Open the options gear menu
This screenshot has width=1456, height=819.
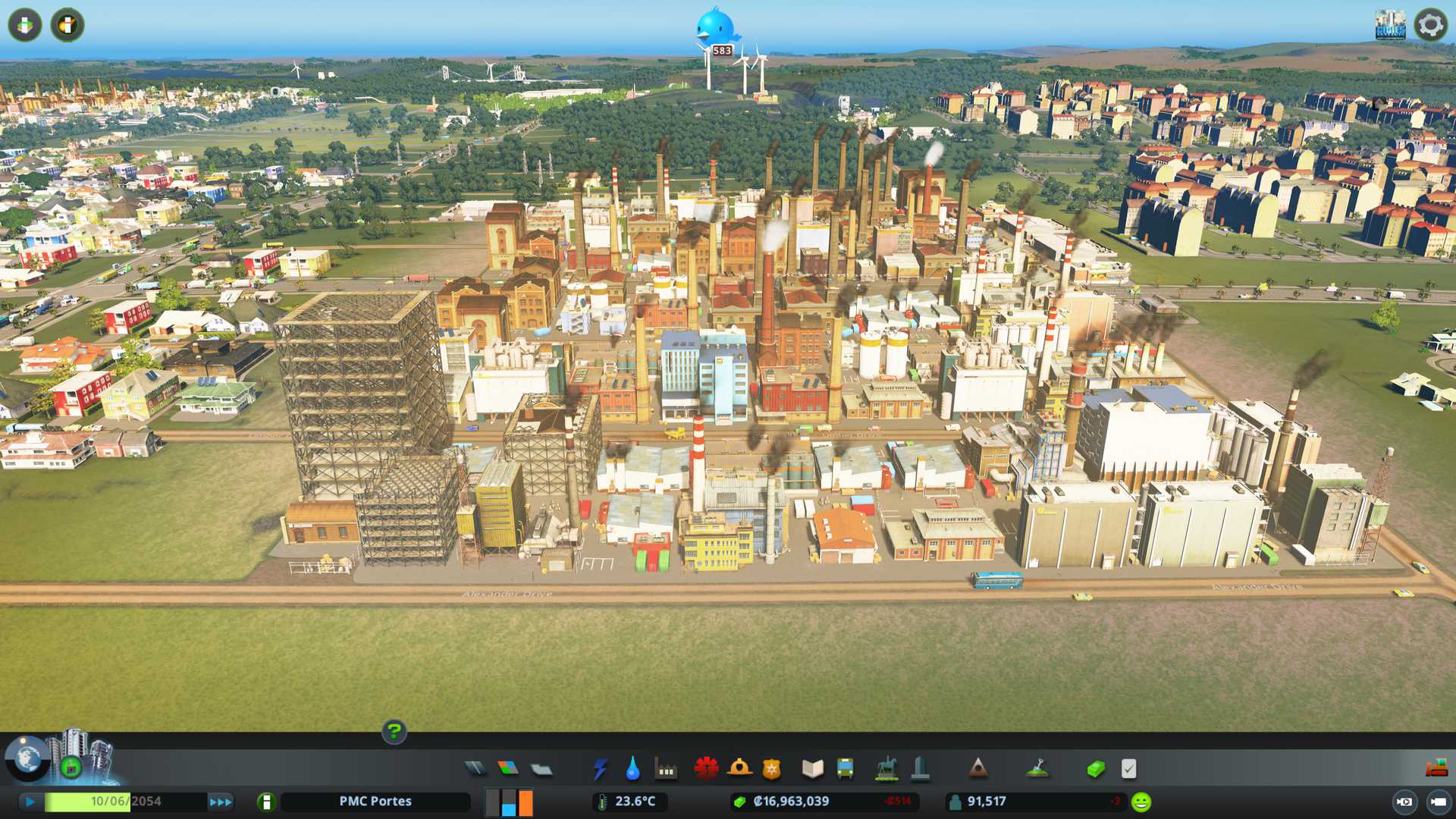click(1430, 25)
